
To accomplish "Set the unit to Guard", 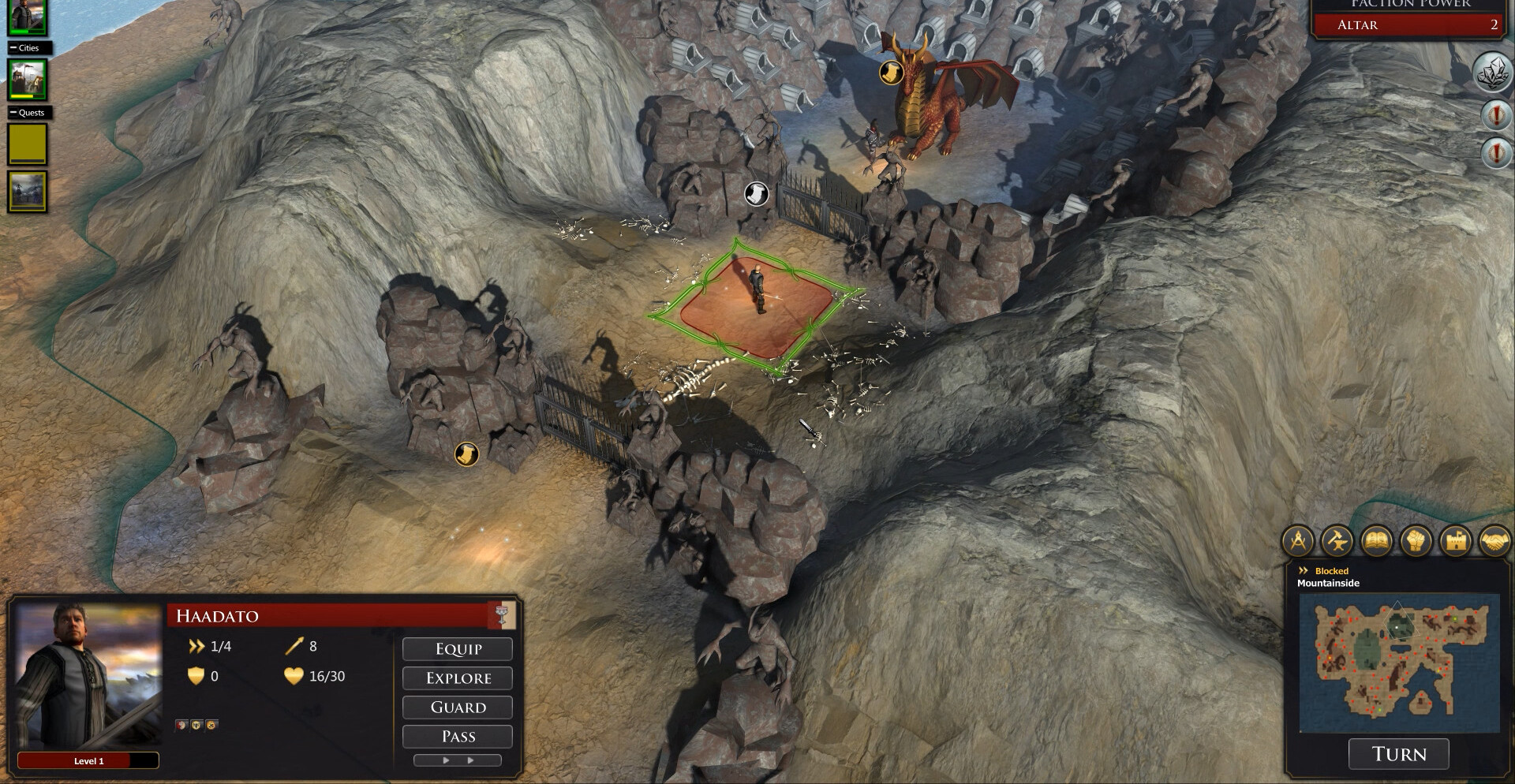I will 458,707.
